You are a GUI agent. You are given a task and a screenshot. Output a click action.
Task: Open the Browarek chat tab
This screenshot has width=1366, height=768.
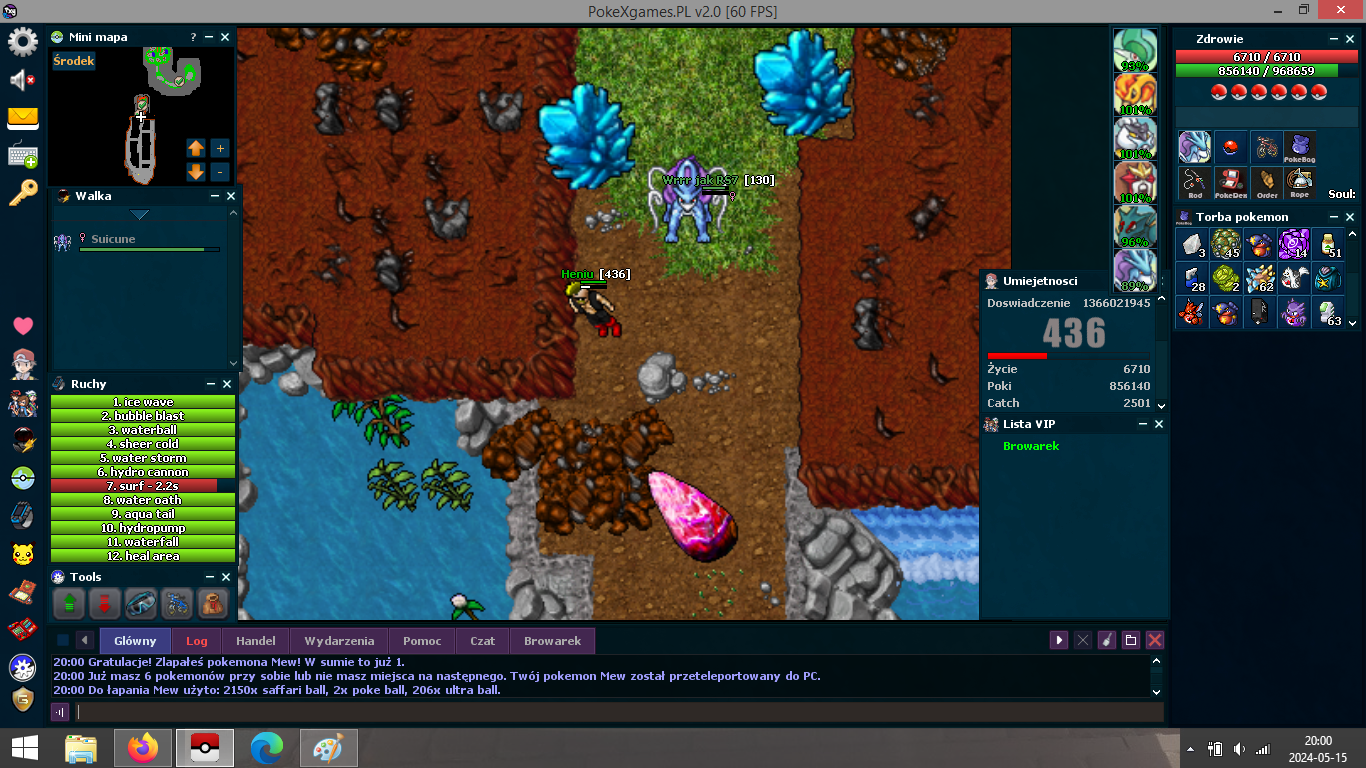552,641
